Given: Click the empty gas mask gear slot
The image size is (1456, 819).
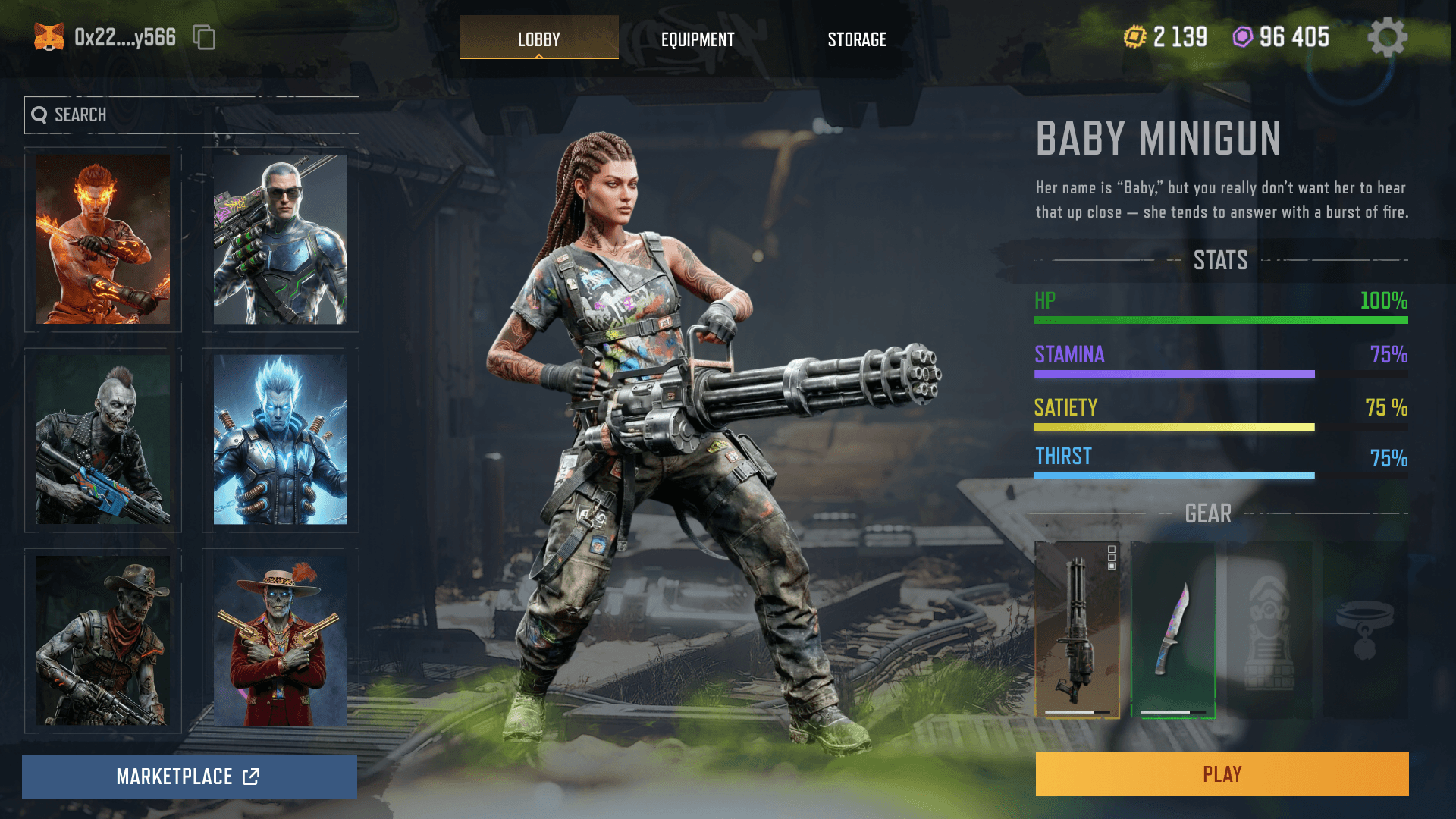Looking at the screenshot, I should pyautogui.click(x=1269, y=629).
